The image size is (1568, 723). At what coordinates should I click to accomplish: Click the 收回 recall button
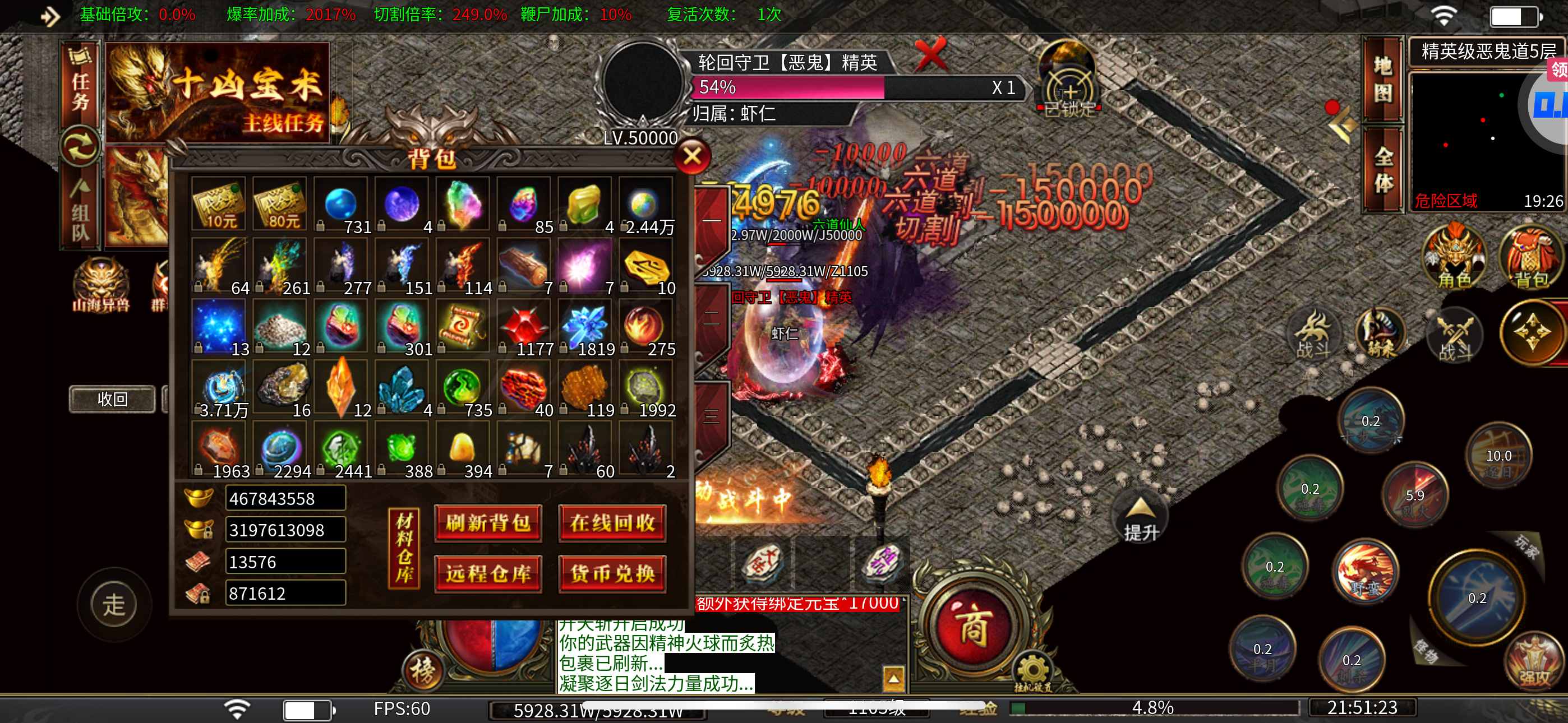[112, 399]
